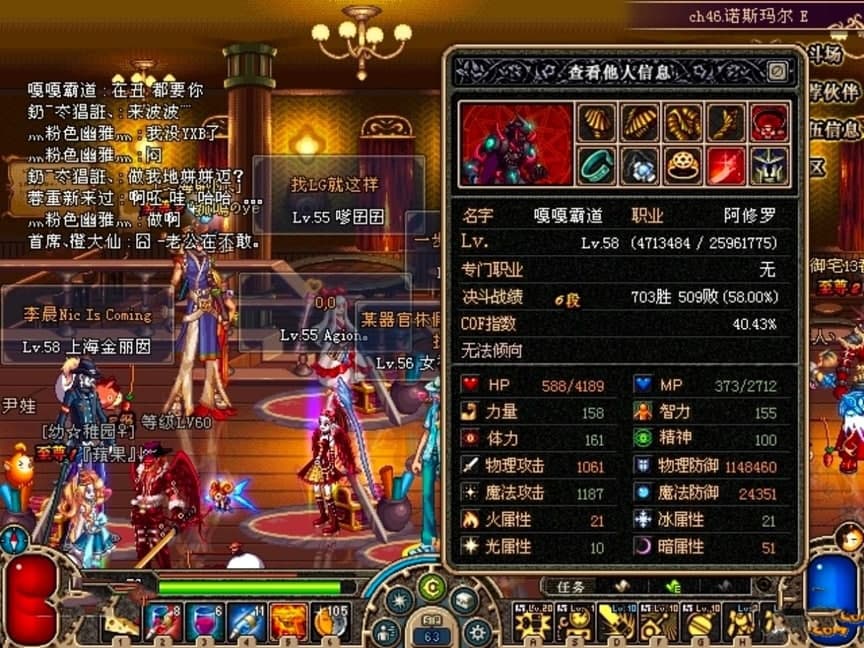Select the blue-gold helmet title slot
The width and height of the screenshot is (864, 648).
[x=769, y=165]
